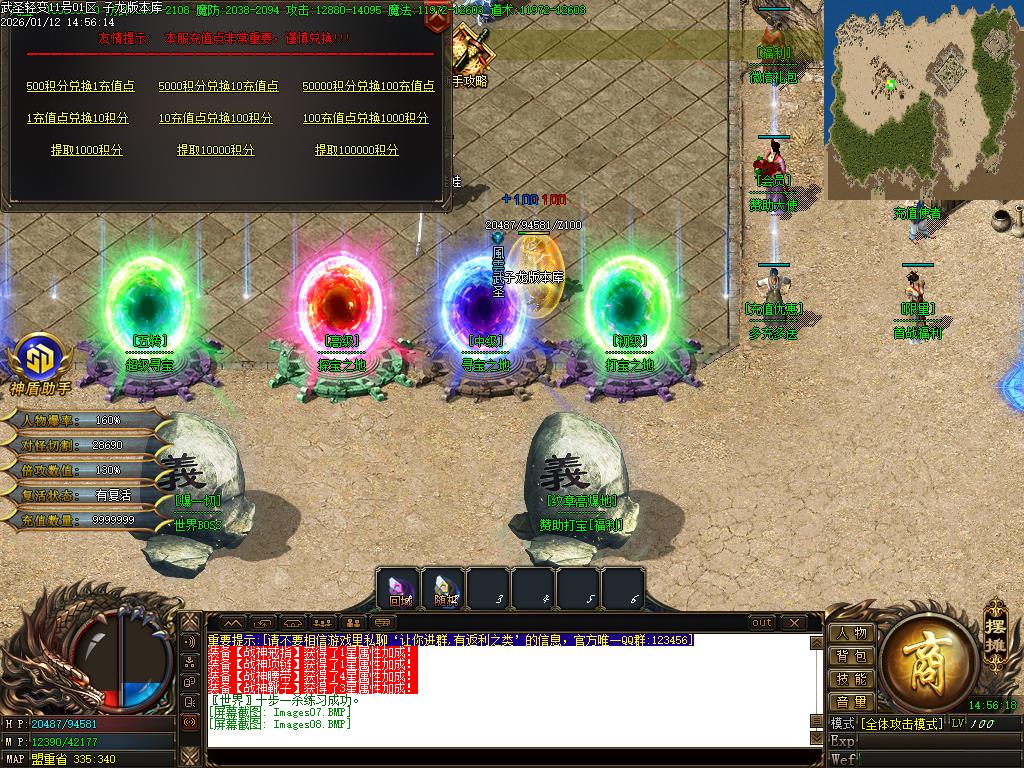Use the 回城 hotbar item
1024x768 pixels.
pos(400,589)
